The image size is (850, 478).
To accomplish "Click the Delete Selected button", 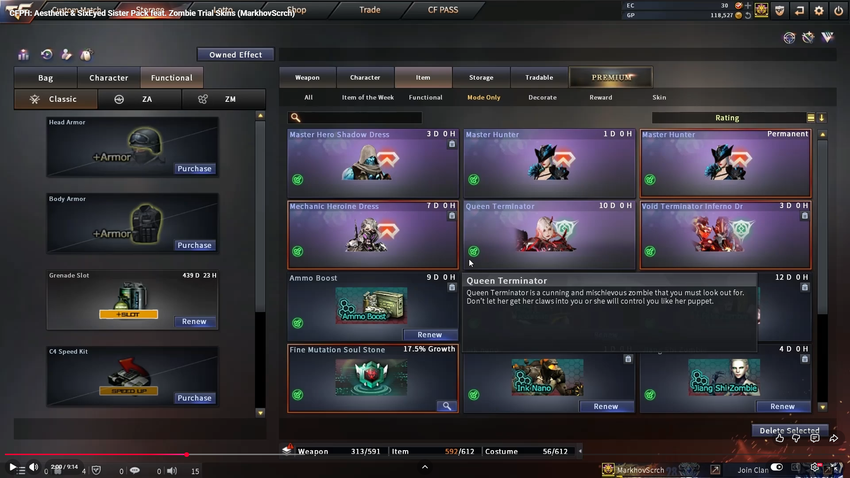I will (x=789, y=431).
